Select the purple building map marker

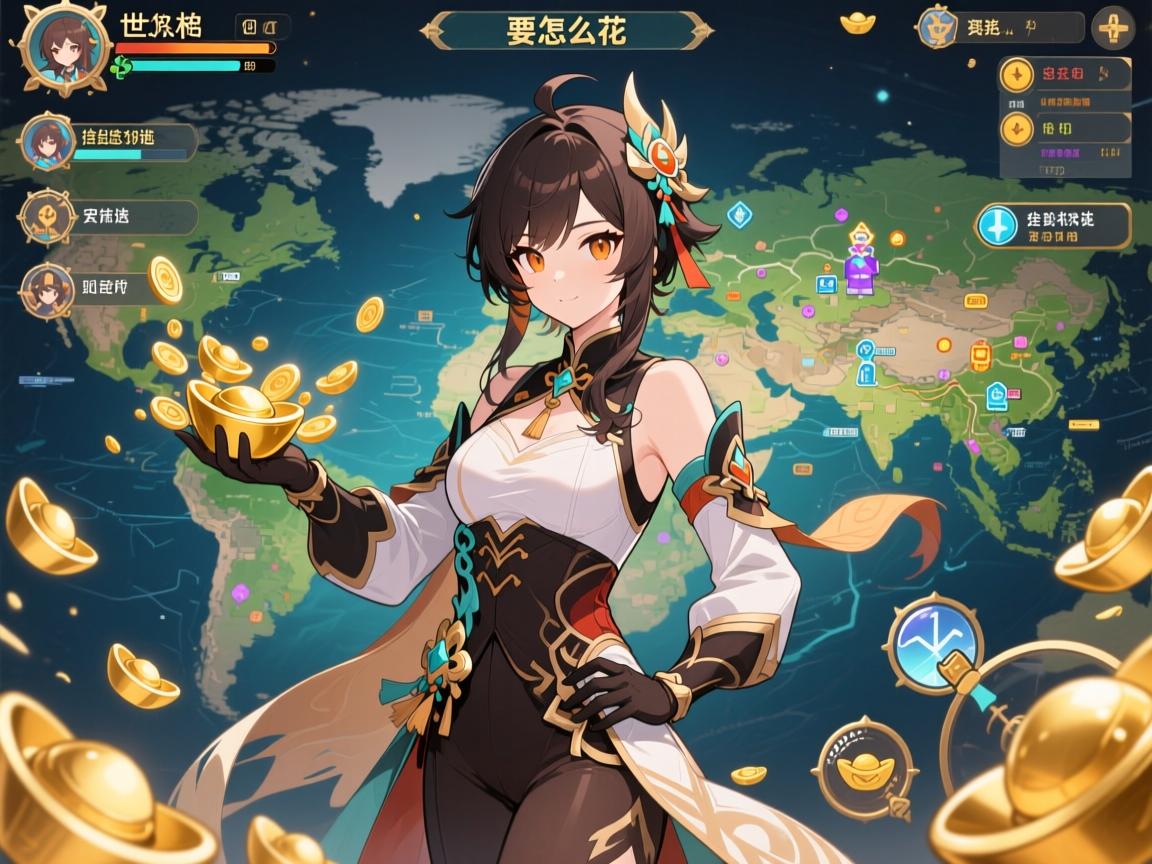[861, 270]
